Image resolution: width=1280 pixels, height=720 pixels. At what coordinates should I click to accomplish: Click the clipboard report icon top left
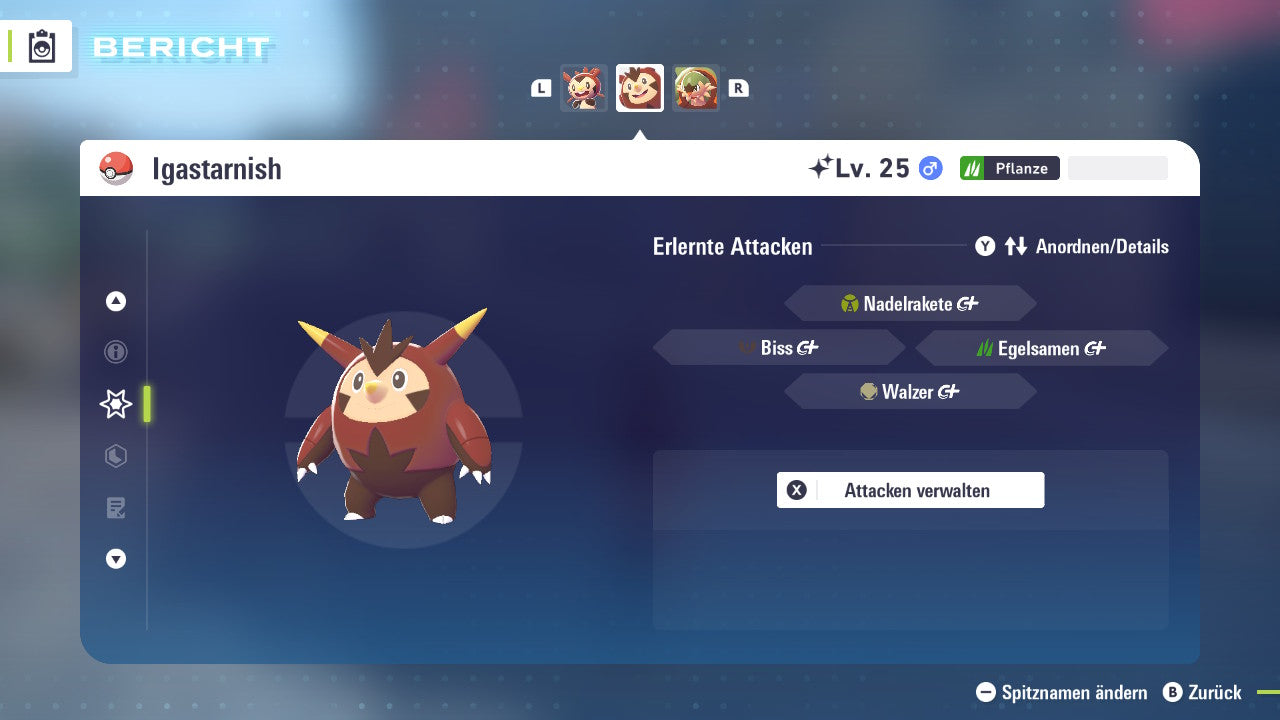pos(40,46)
